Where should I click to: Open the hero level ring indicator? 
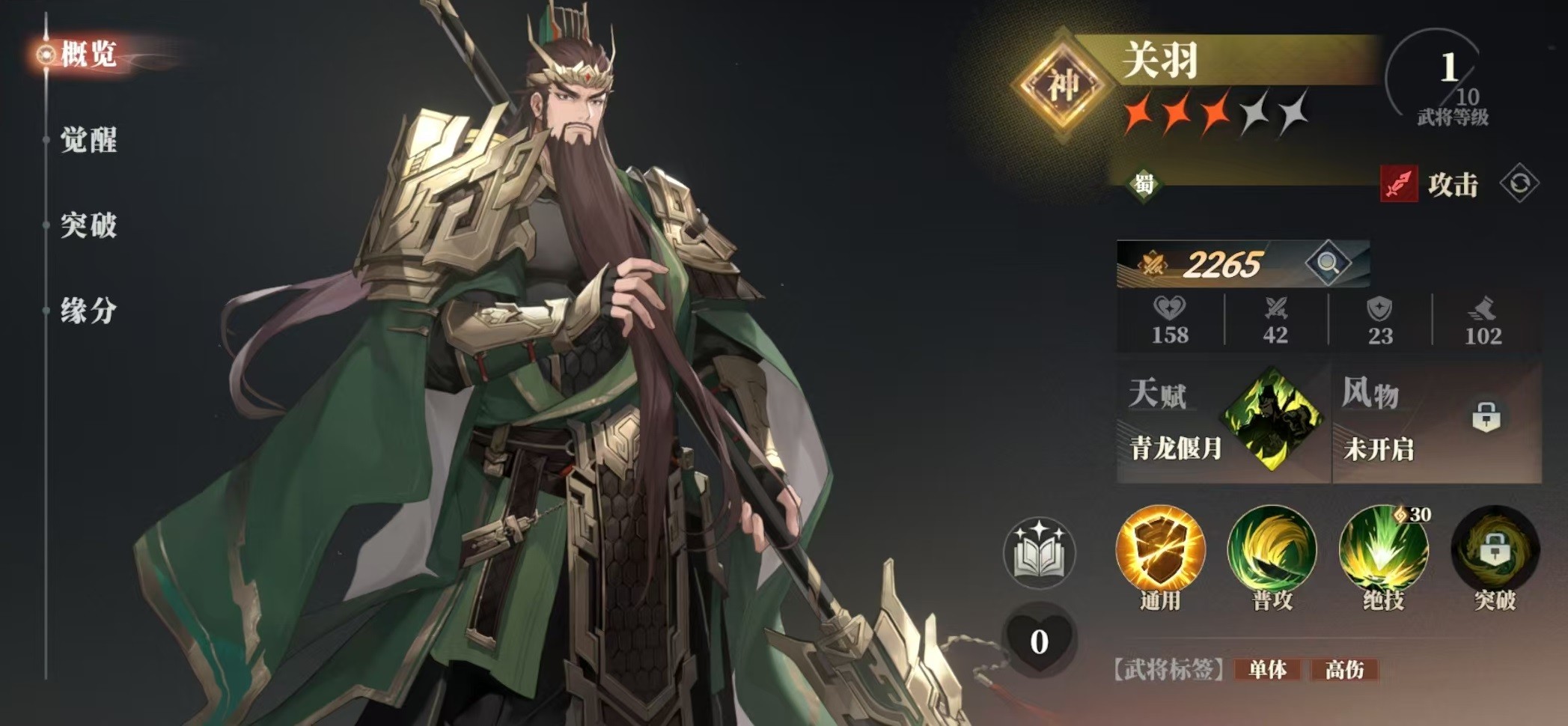point(1439,78)
